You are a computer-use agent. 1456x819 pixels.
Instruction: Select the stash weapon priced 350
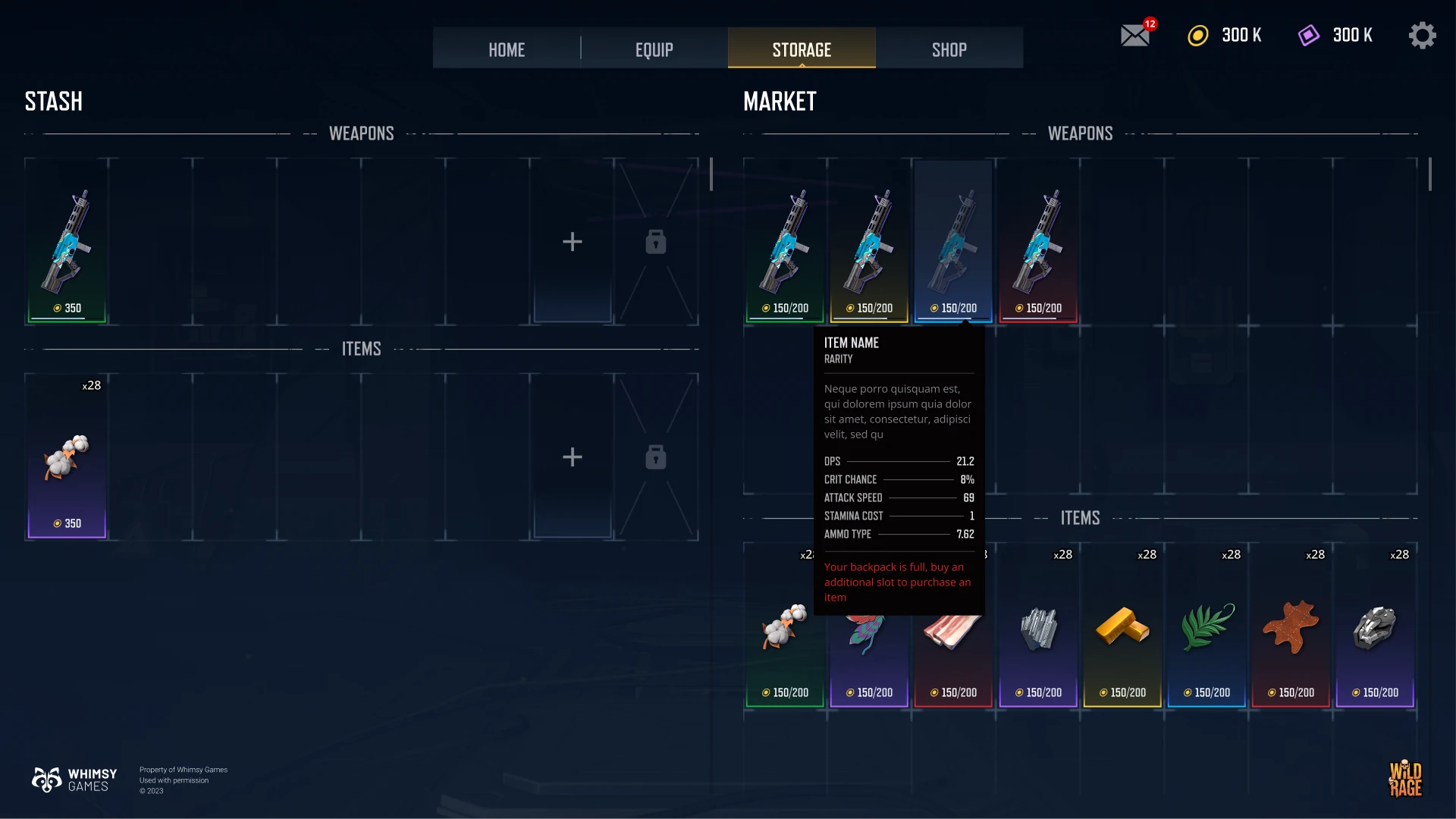[x=67, y=243]
